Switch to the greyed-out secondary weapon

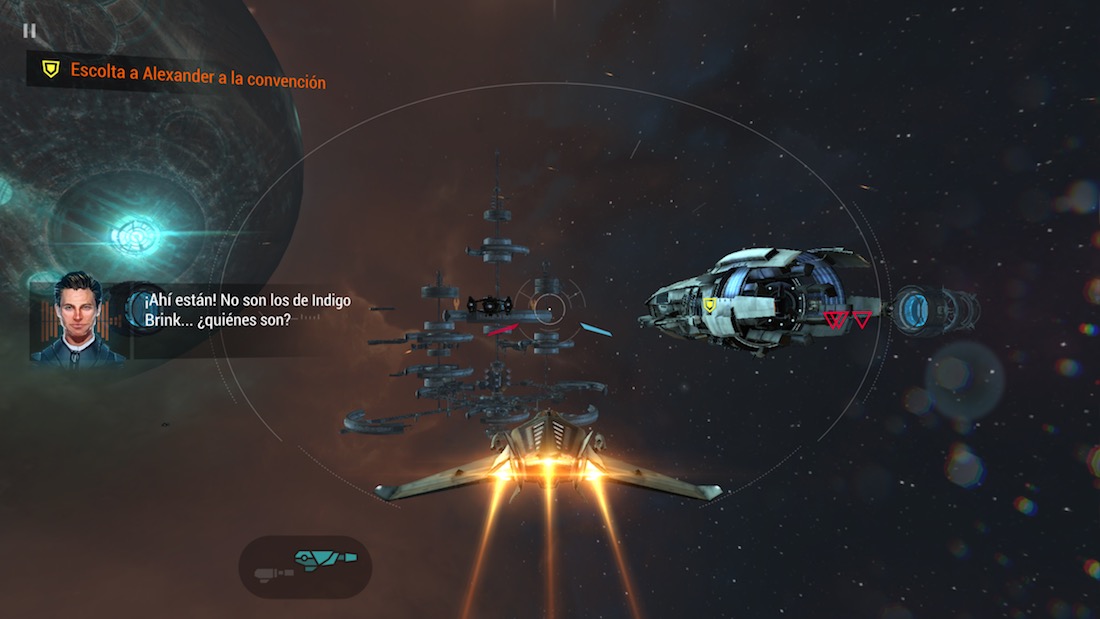(269, 572)
